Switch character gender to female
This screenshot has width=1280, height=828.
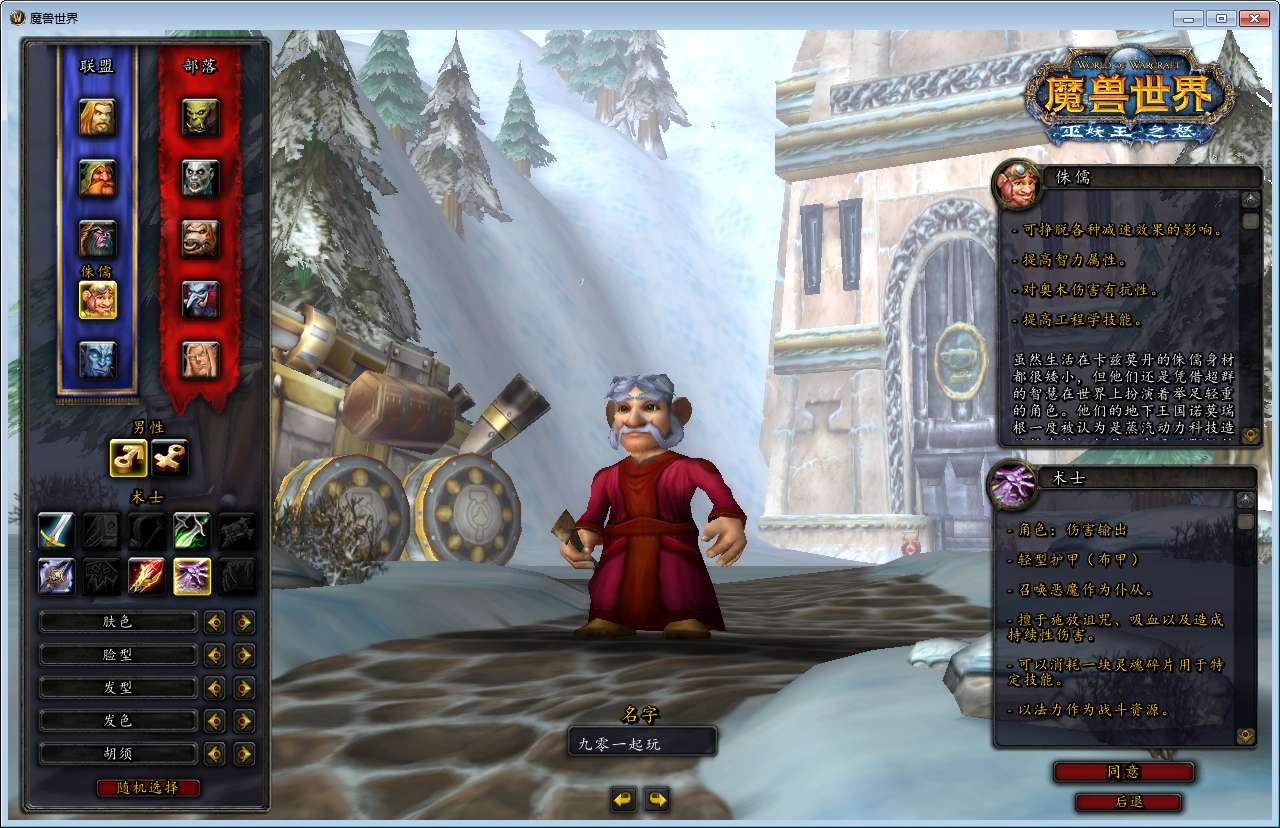coord(170,458)
